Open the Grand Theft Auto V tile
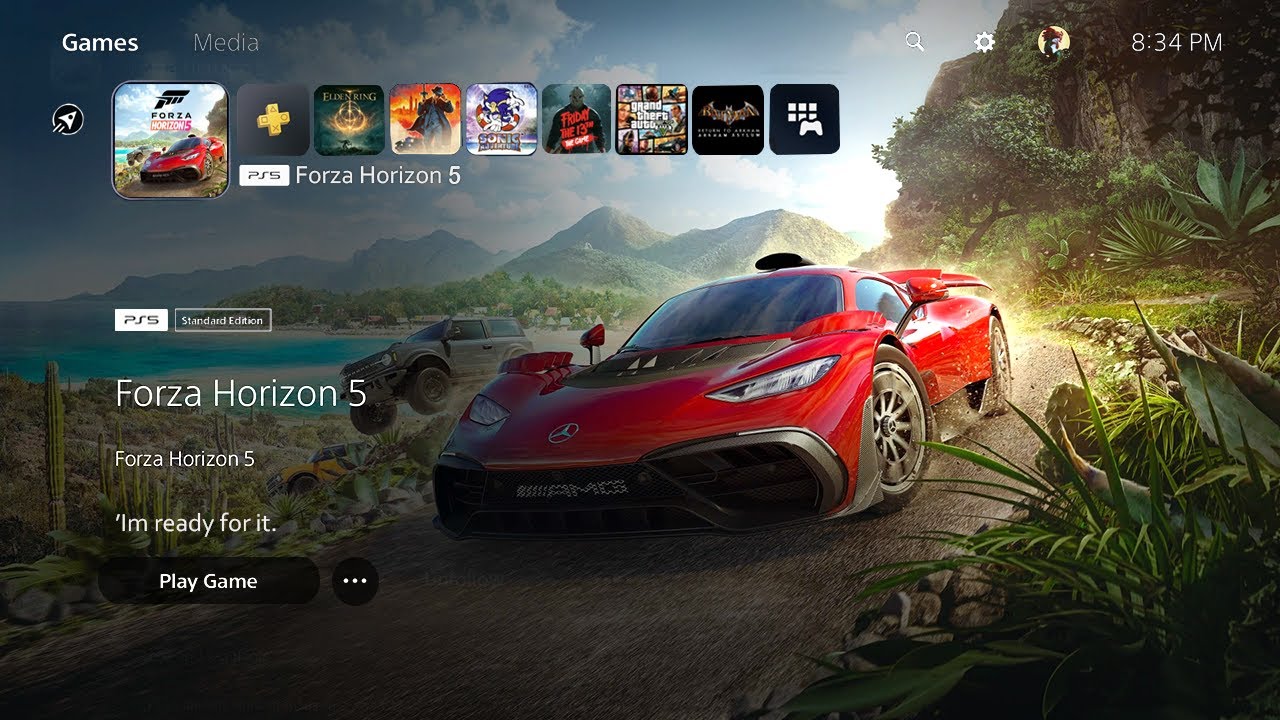 tap(653, 118)
